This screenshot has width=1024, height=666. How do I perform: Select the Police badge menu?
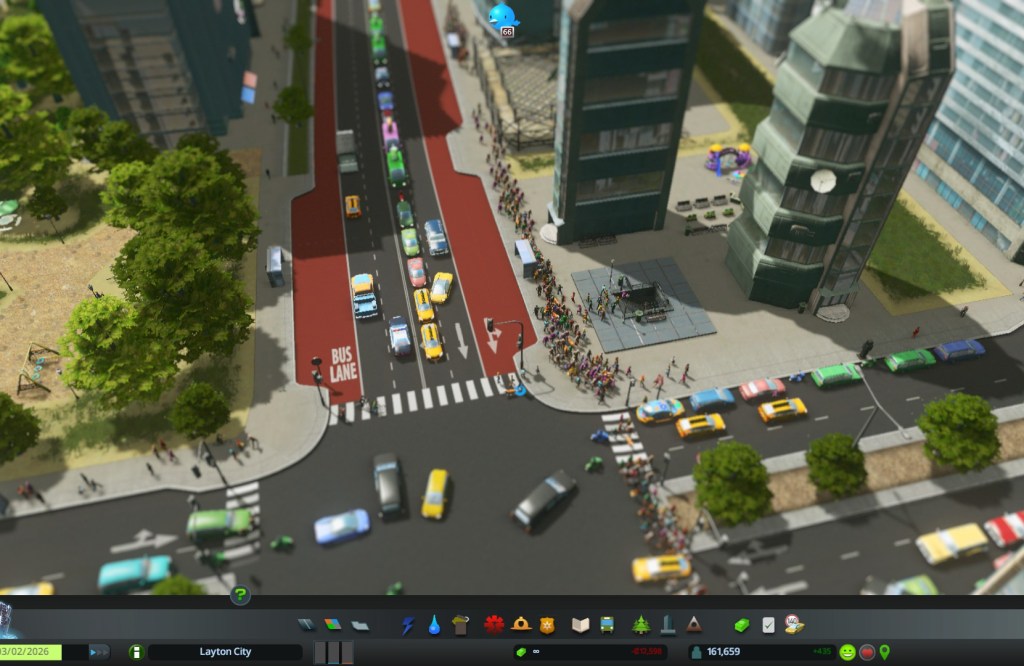pyautogui.click(x=546, y=625)
